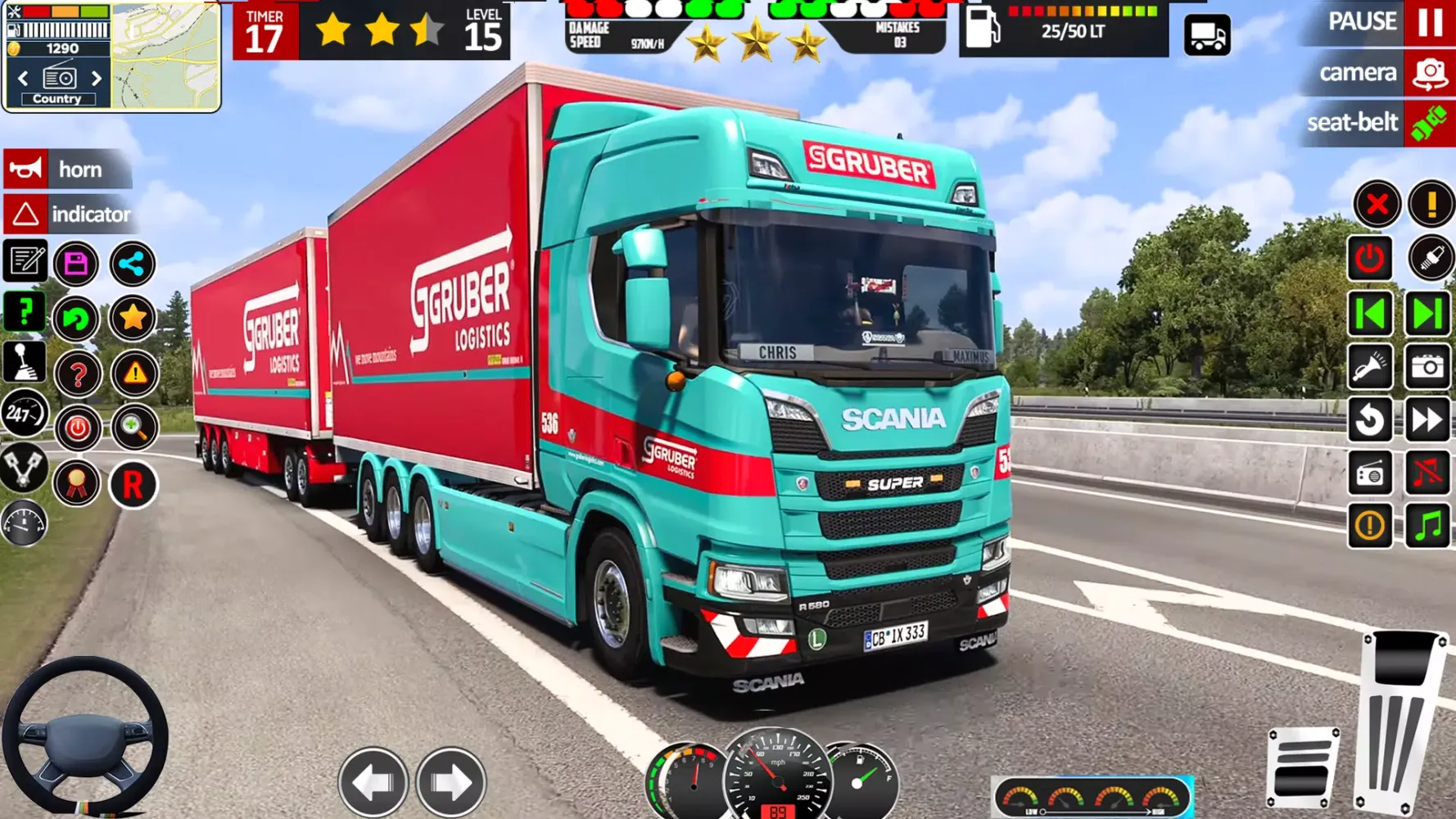This screenshot has height=819, width=1456.
Task: Pause the game
Action: point(1429,22)
